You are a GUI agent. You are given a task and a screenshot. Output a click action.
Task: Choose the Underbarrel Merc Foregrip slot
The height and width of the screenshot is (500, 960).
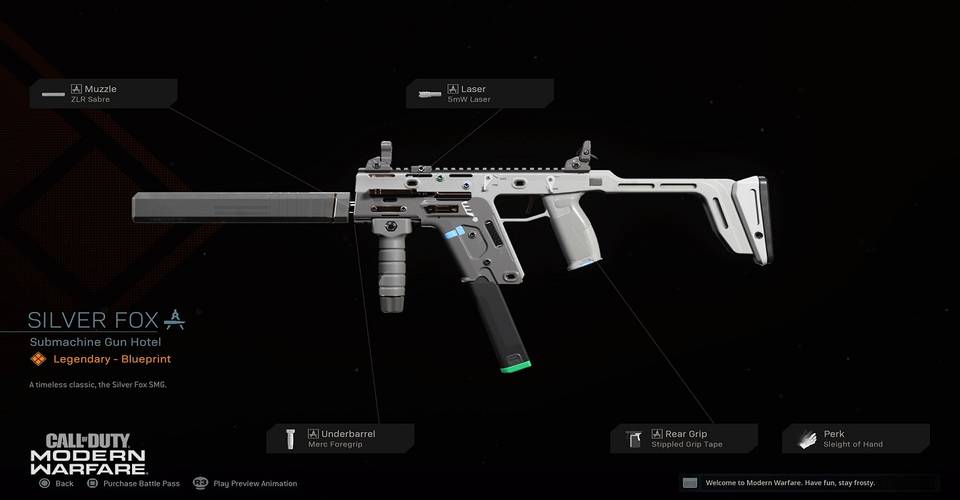click(340, 438)
